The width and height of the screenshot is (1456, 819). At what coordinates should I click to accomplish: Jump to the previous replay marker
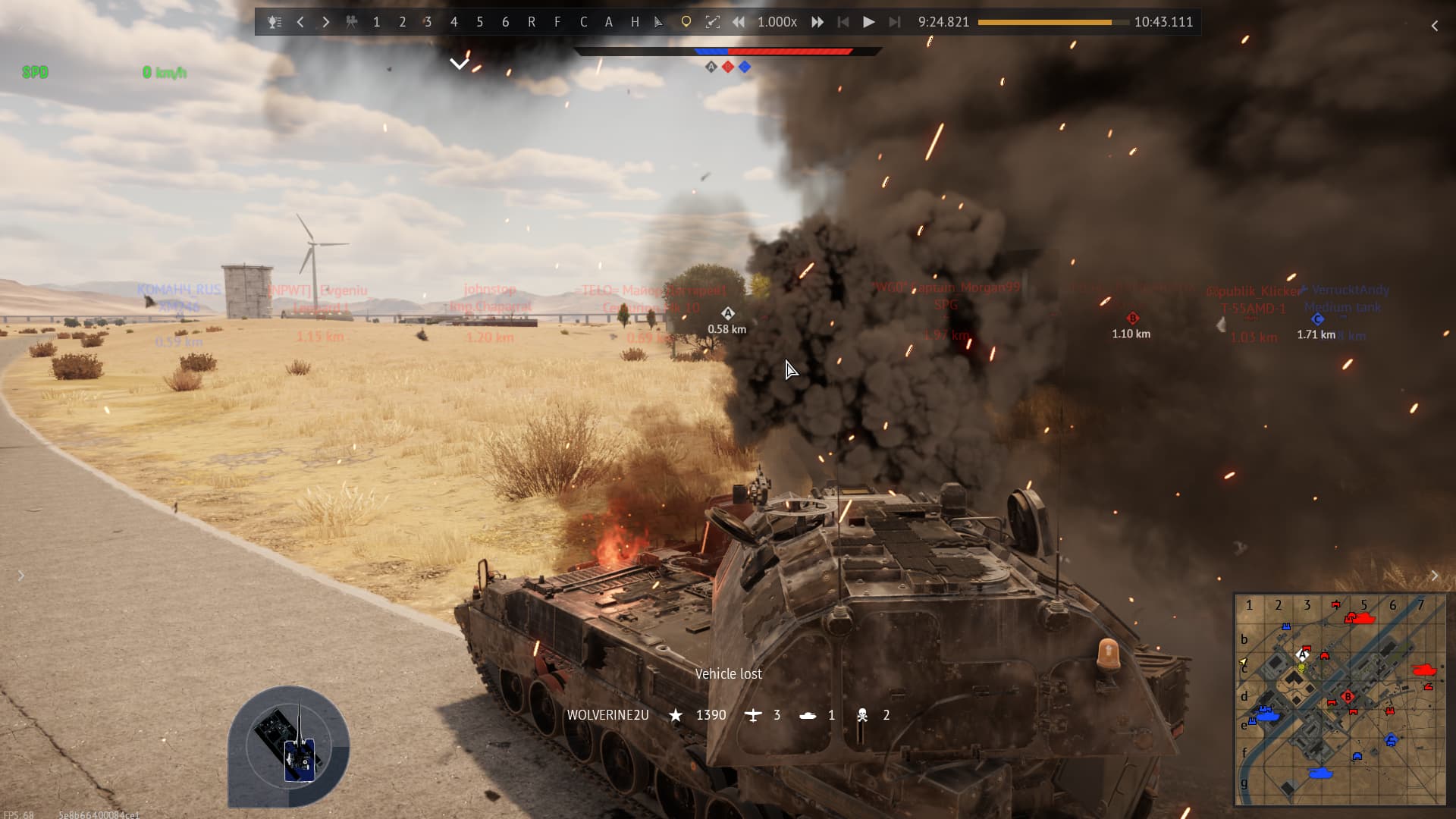click(843, 22)
